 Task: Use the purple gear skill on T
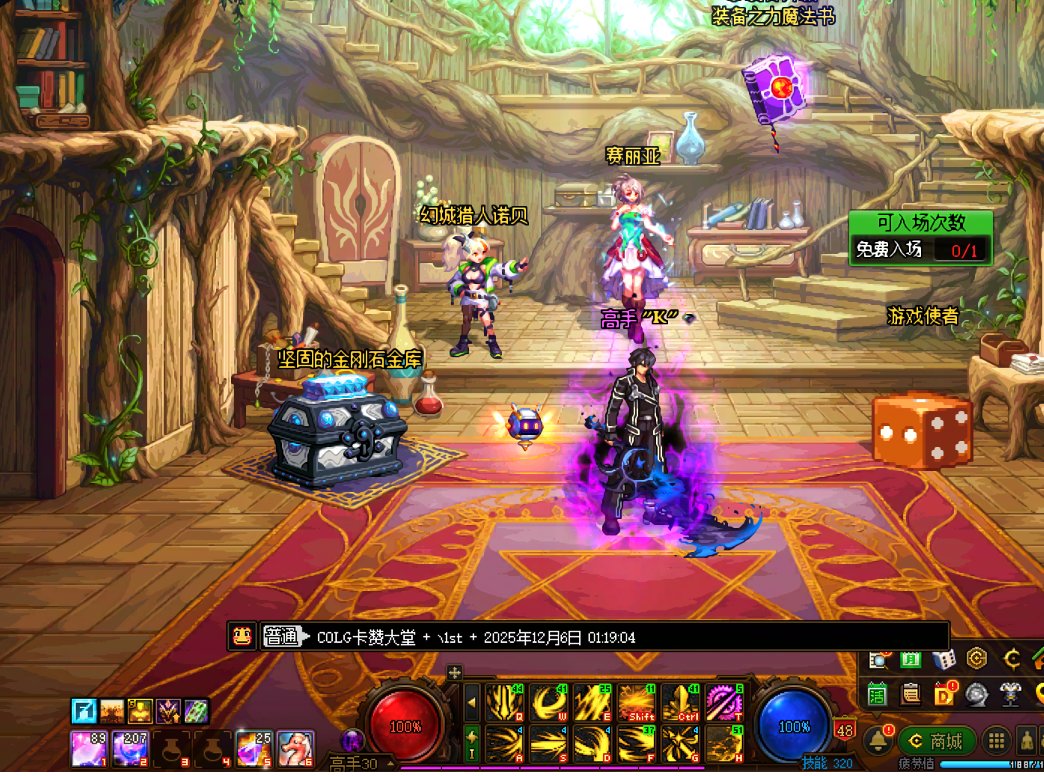point(725,703)
